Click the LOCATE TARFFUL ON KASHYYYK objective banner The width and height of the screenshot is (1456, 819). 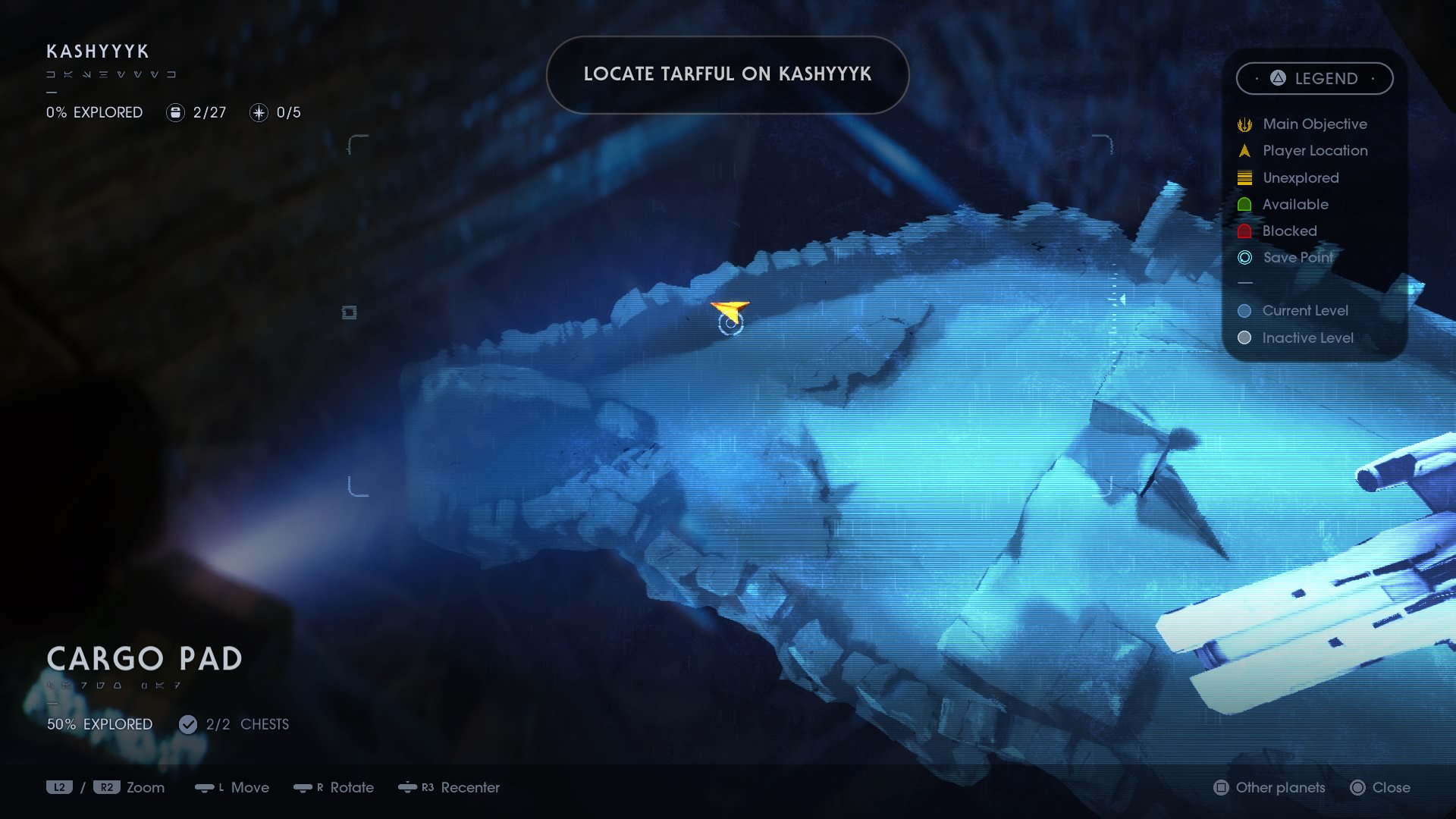coord(727,74)
